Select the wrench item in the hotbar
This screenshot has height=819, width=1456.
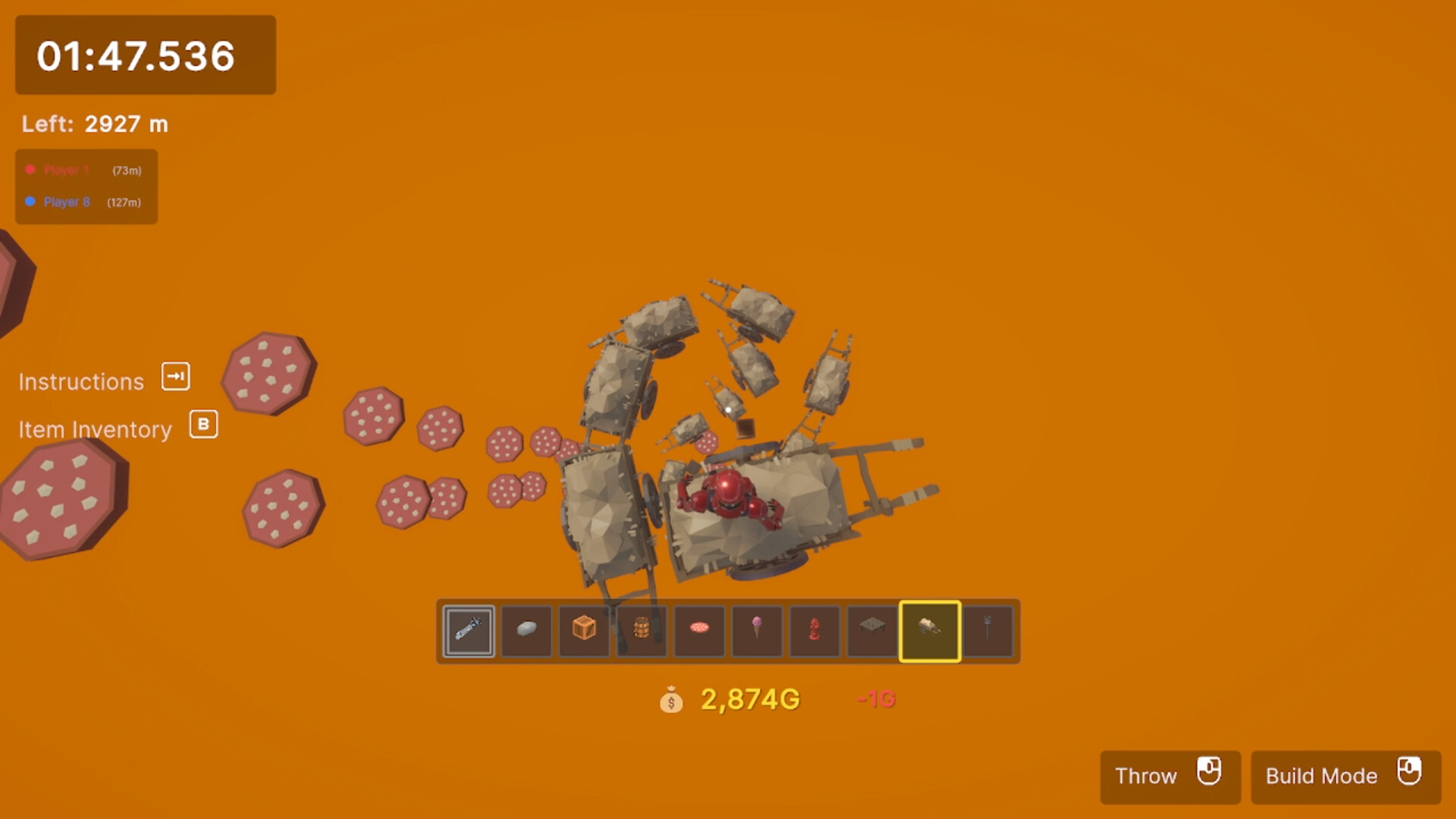[x=468, y=631]
